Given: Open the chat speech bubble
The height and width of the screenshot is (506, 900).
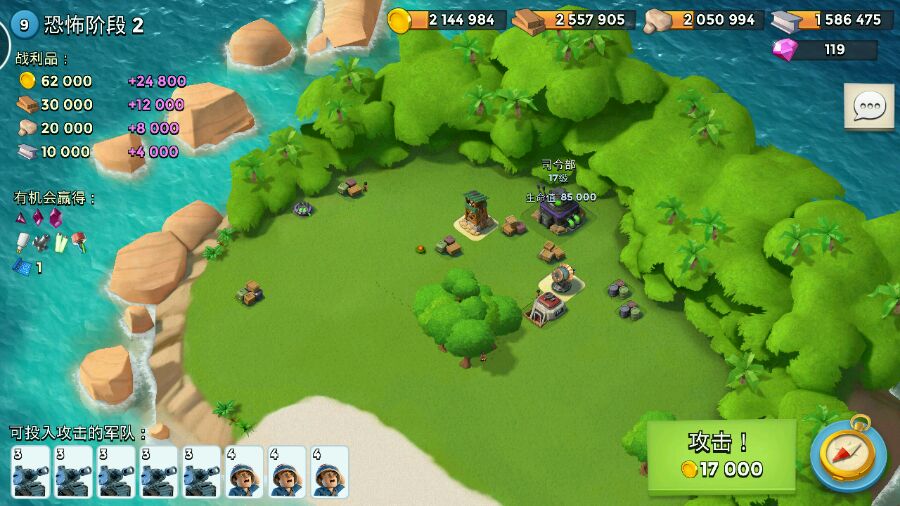Looking at the screenshot, I should pos(869,106).
